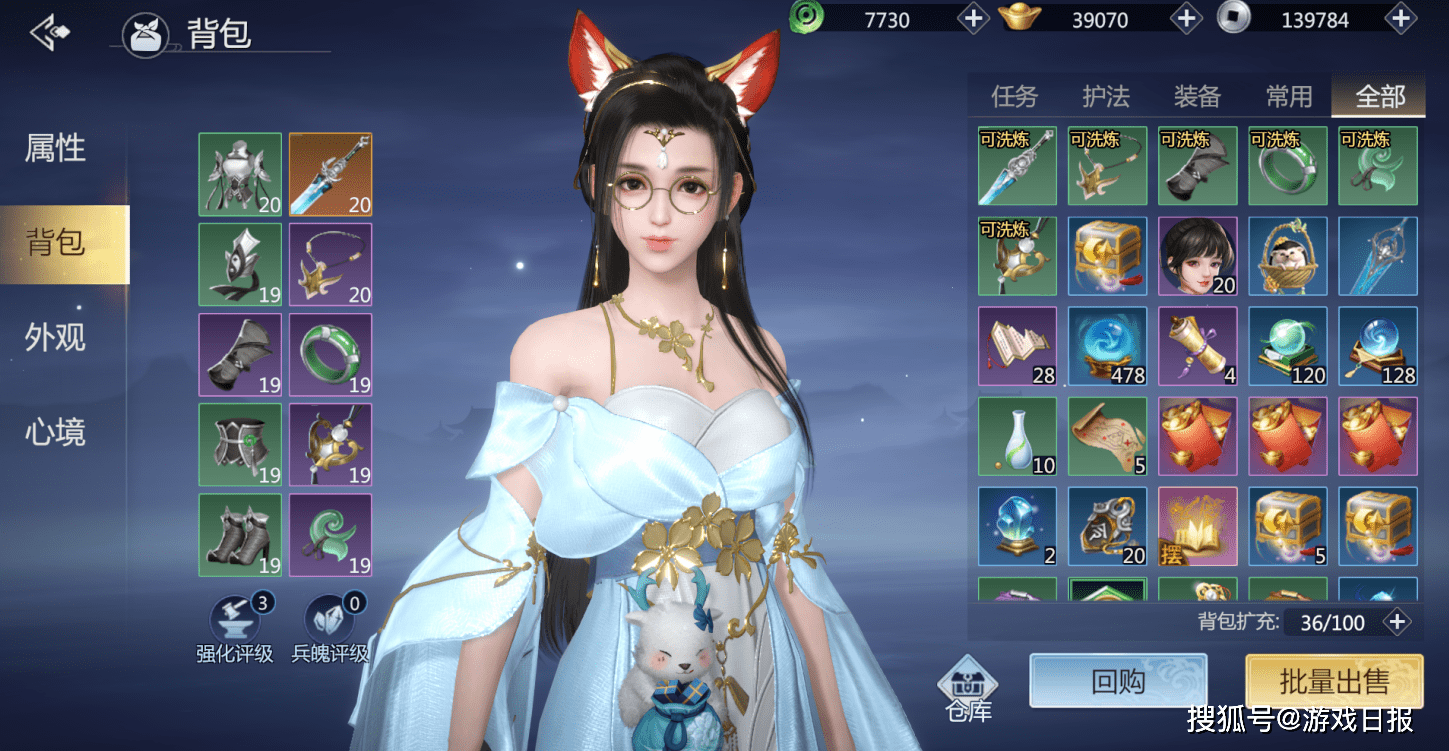Select the equipped jade bracelet slot

point(330,354)
